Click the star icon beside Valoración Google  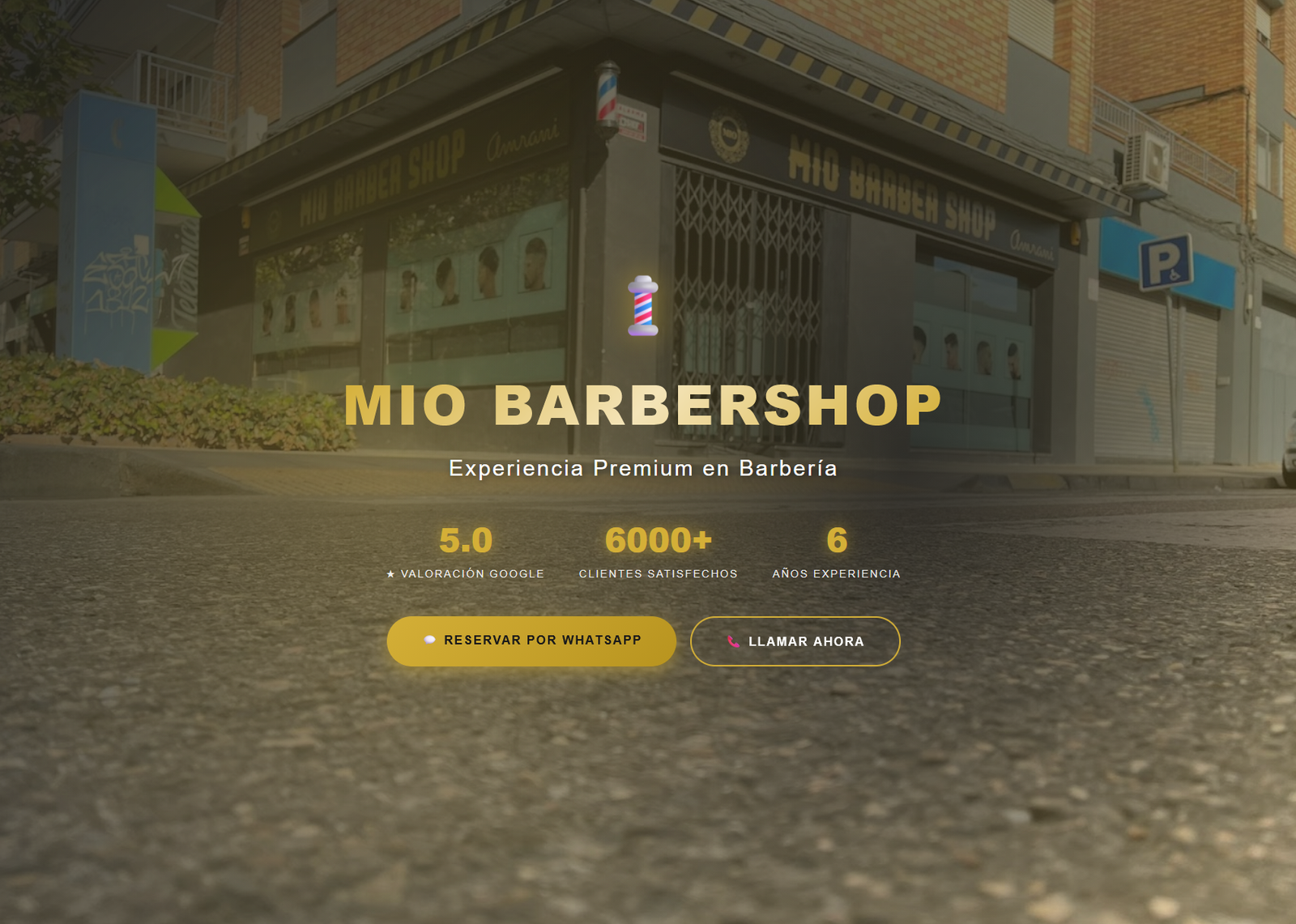click(390, 573)
